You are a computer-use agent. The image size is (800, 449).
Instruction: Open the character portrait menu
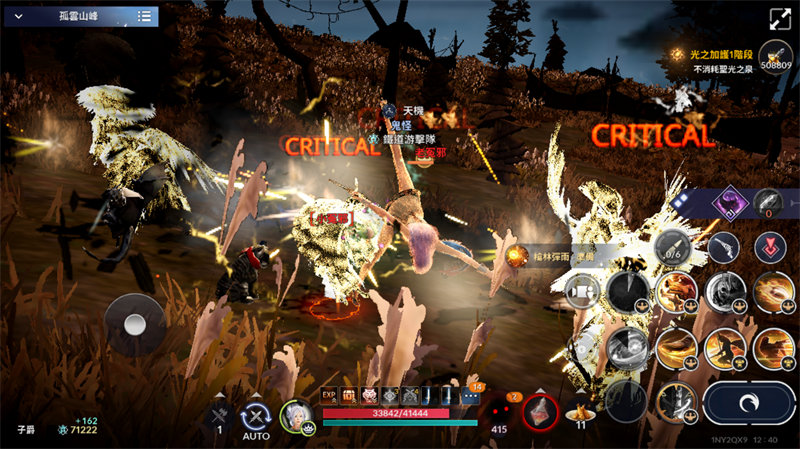pos(296,415)
